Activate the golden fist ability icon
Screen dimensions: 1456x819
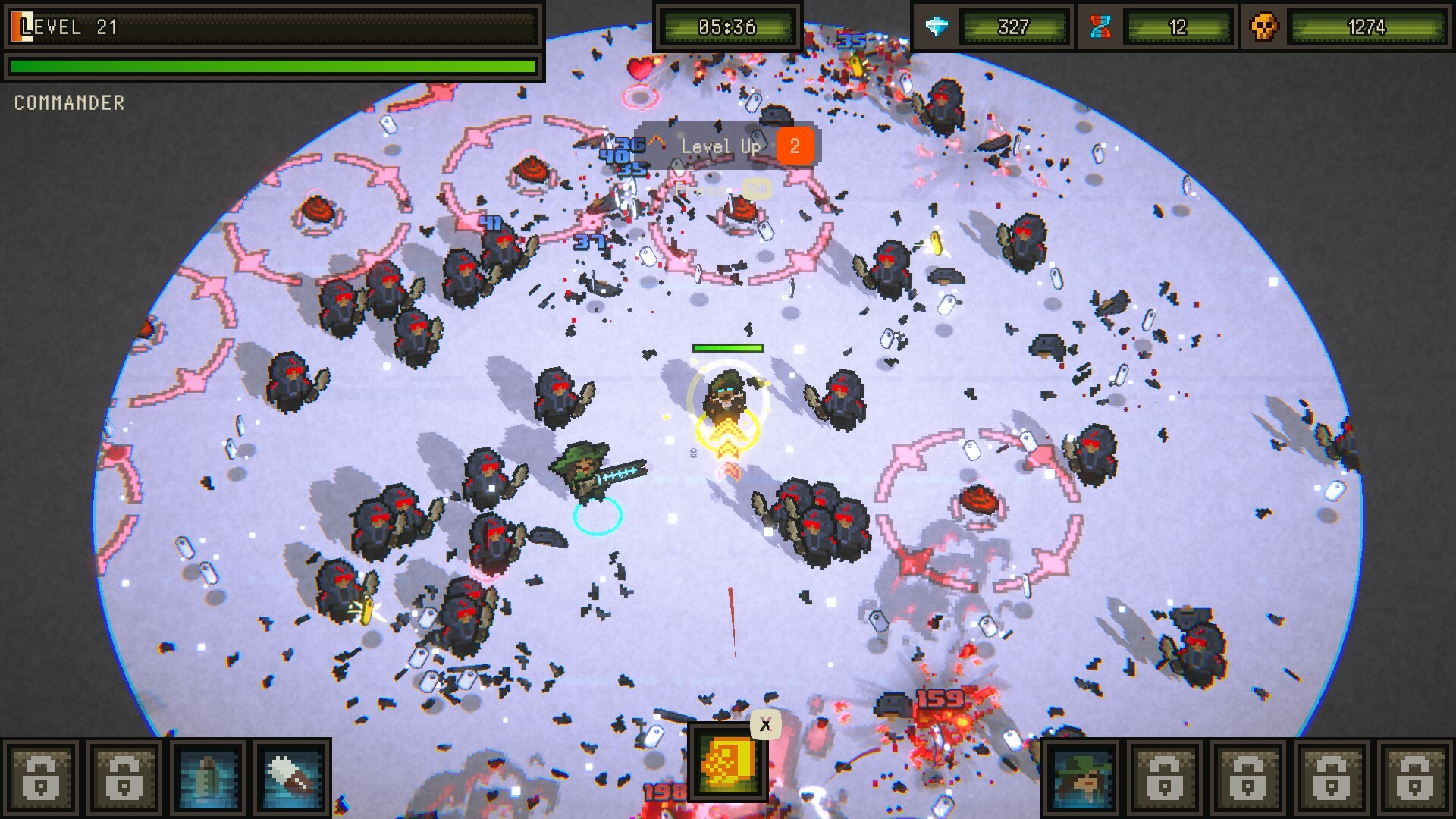(x=727, y=762)
